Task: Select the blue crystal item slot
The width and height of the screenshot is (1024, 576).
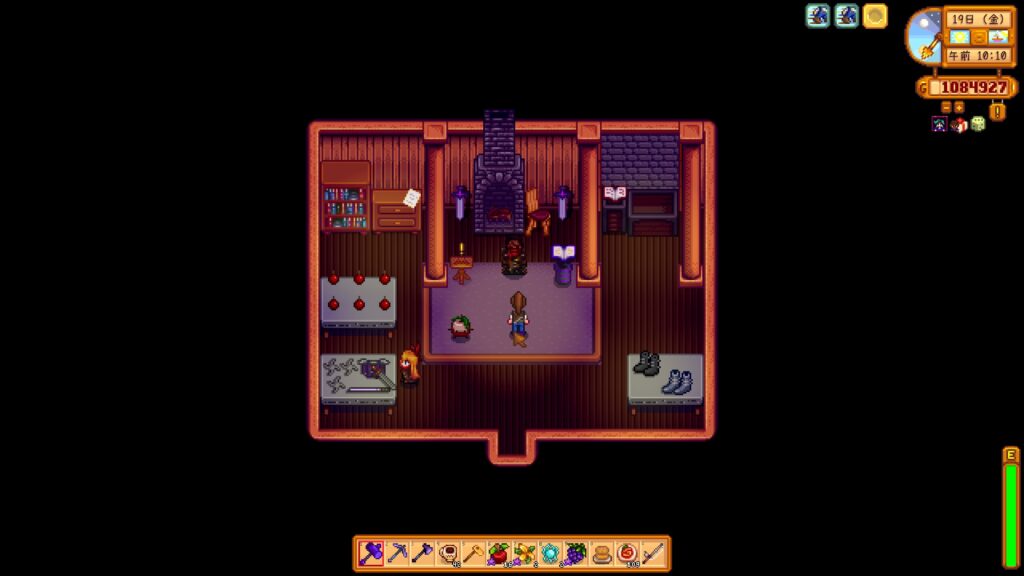Action: click(550, 553)
